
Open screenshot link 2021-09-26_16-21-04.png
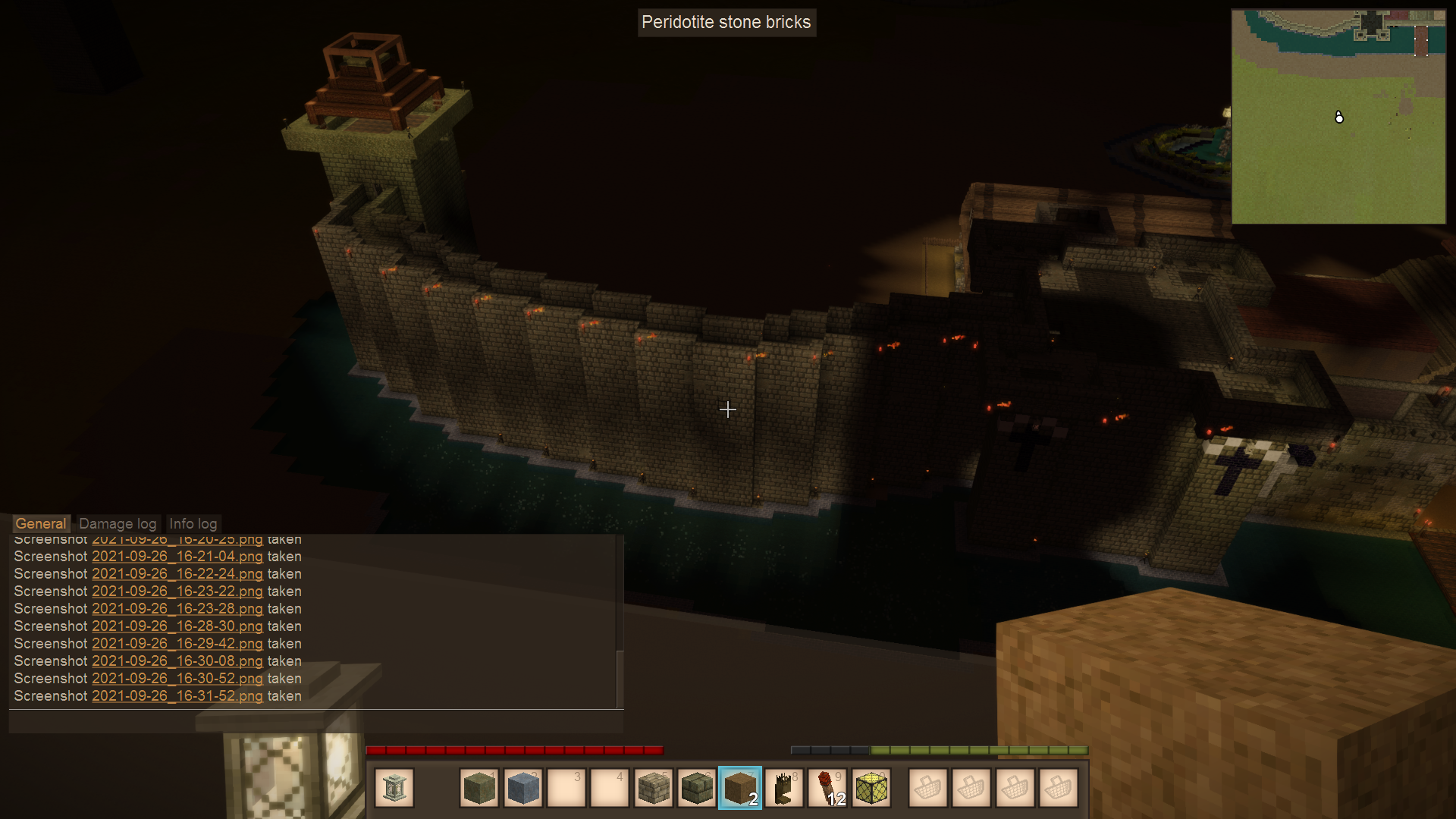tap(177, 557)
